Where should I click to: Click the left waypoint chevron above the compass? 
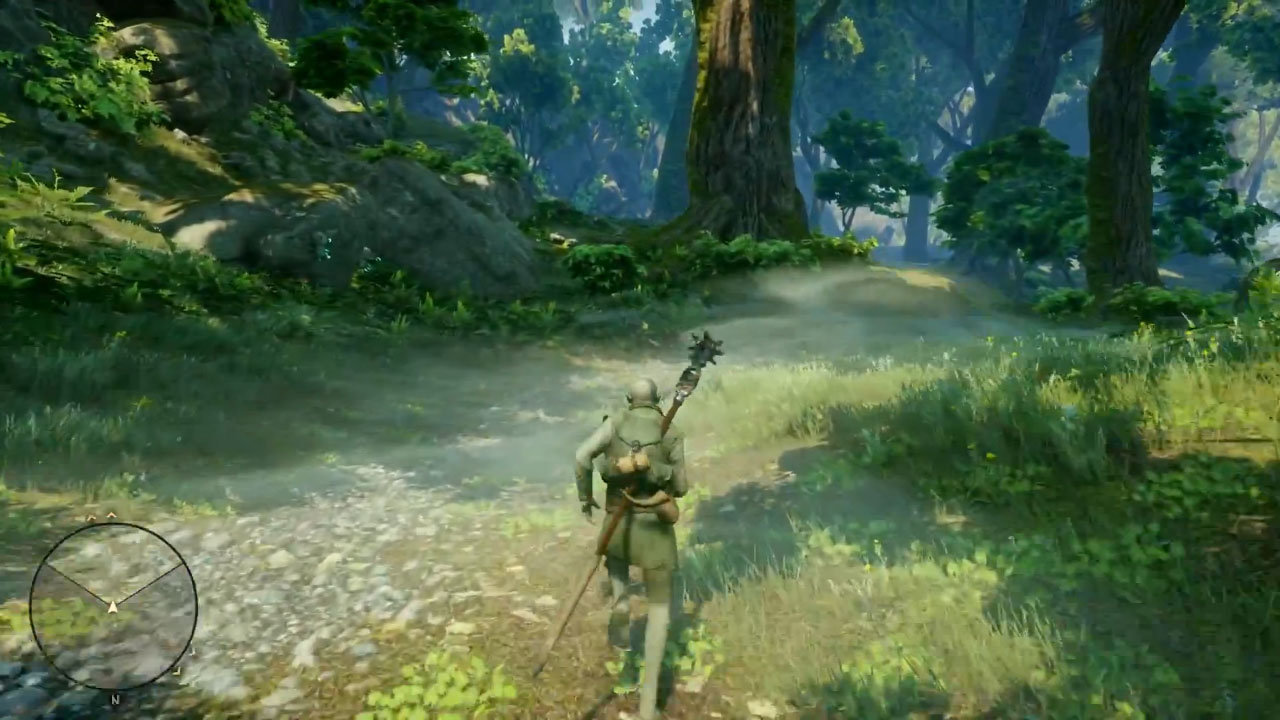tap(90, 515)
